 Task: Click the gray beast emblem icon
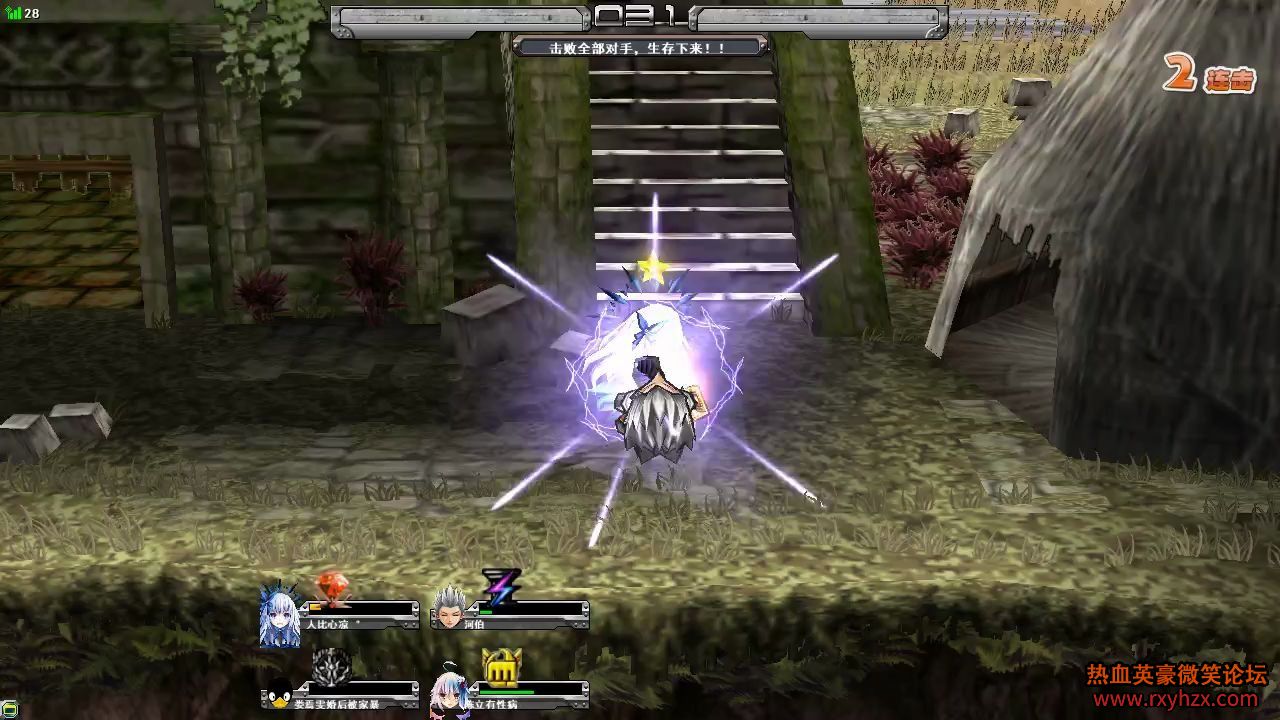point(331,666)
